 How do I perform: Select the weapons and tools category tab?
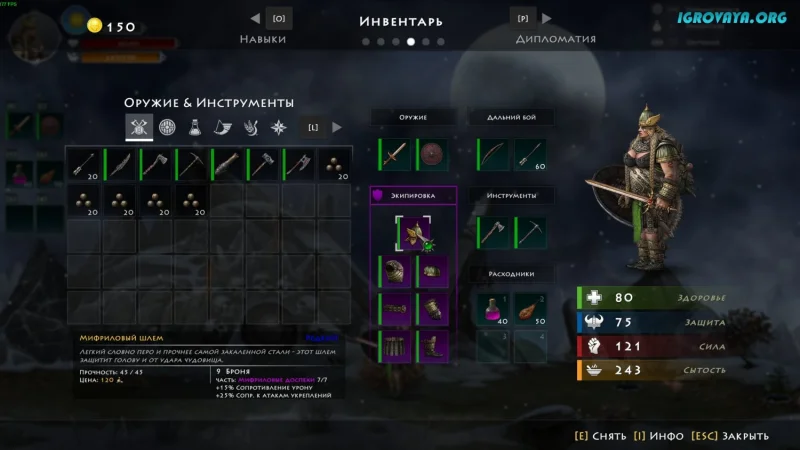tap(139, 127)
